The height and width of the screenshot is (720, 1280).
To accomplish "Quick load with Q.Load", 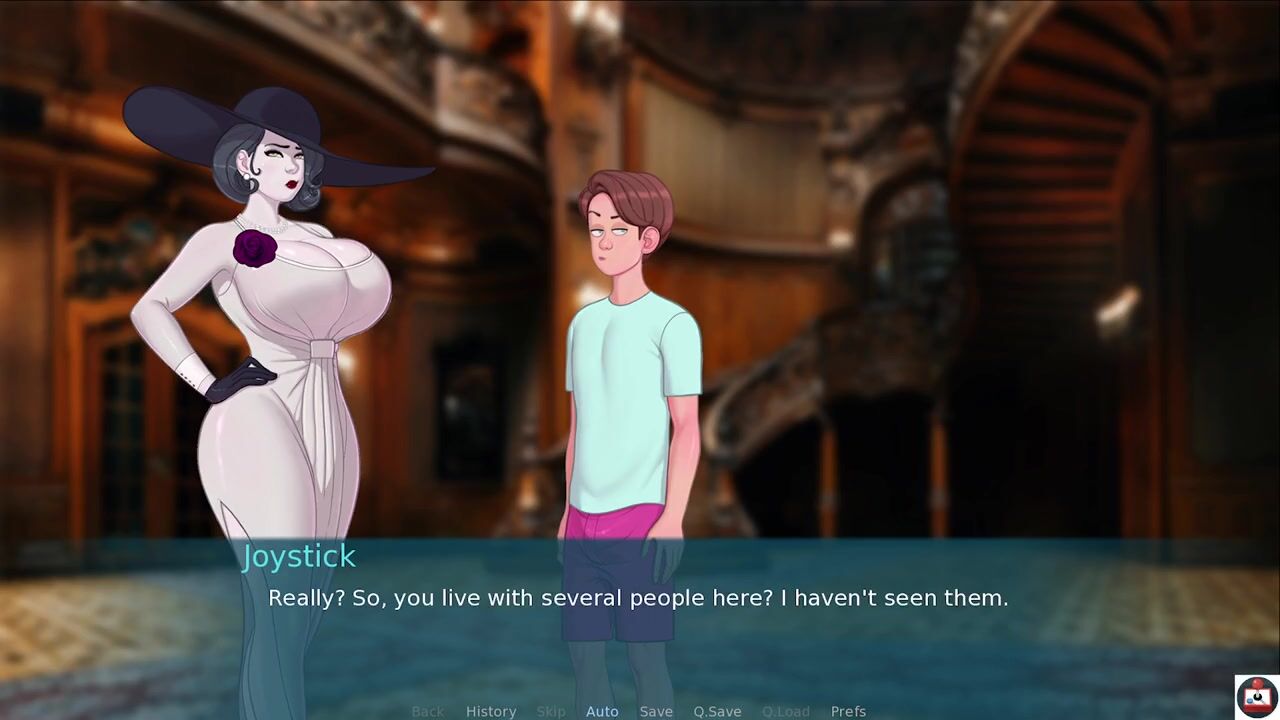I will point(786,711).
